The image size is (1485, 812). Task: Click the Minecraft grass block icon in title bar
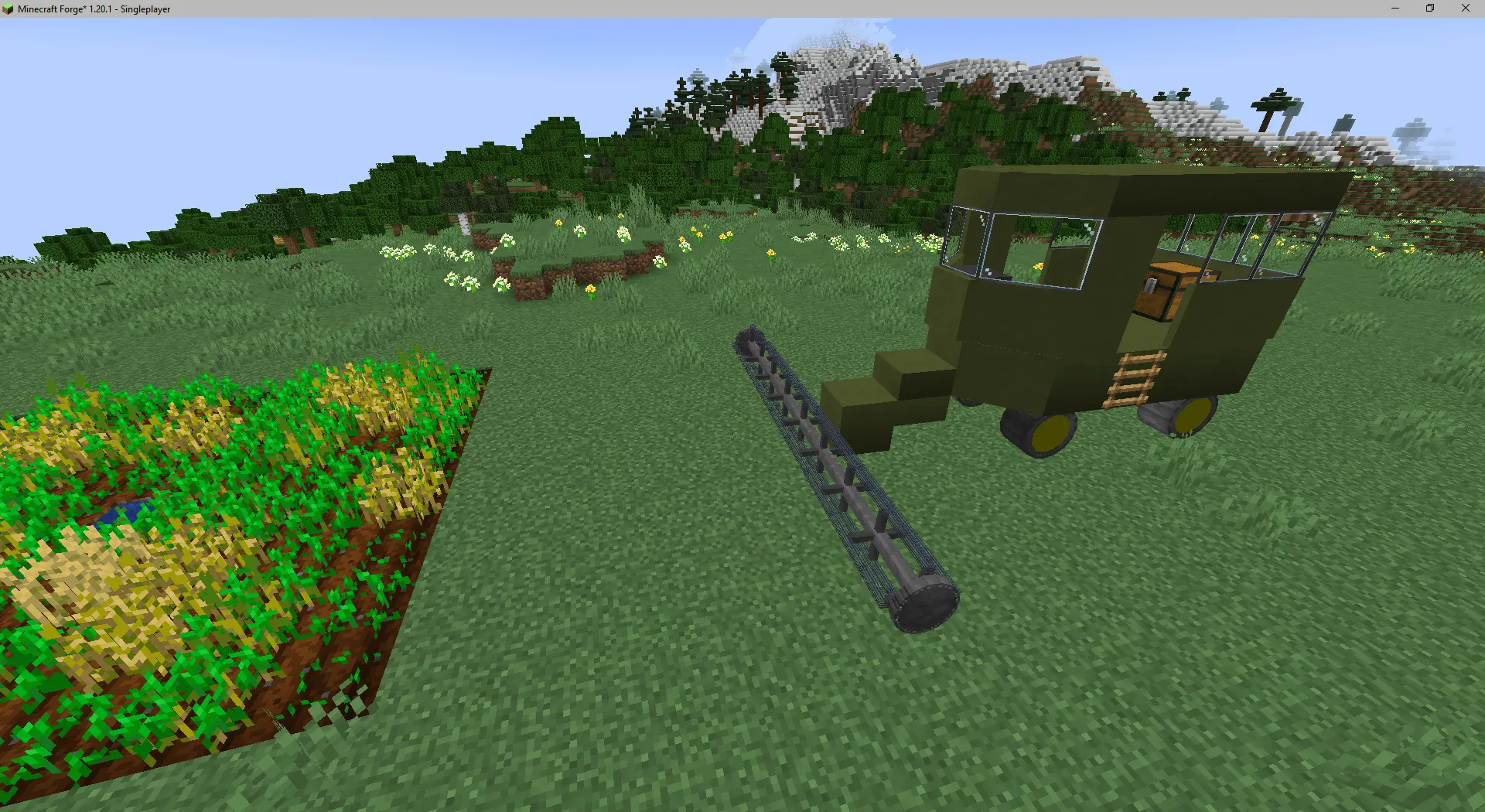pos(8,9)
